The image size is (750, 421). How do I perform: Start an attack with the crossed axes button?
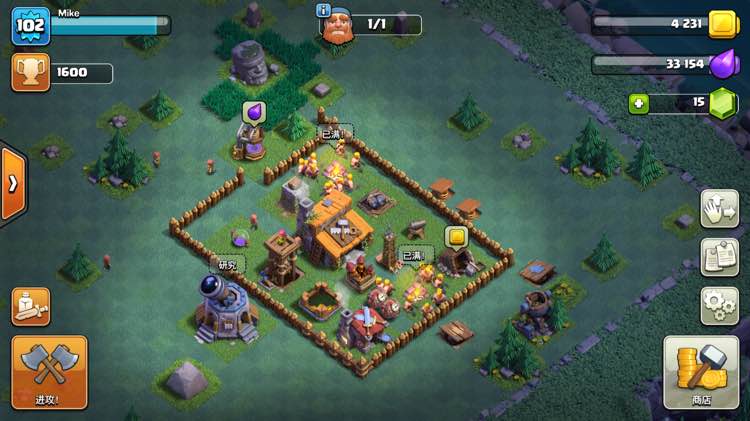pos(49,371)
